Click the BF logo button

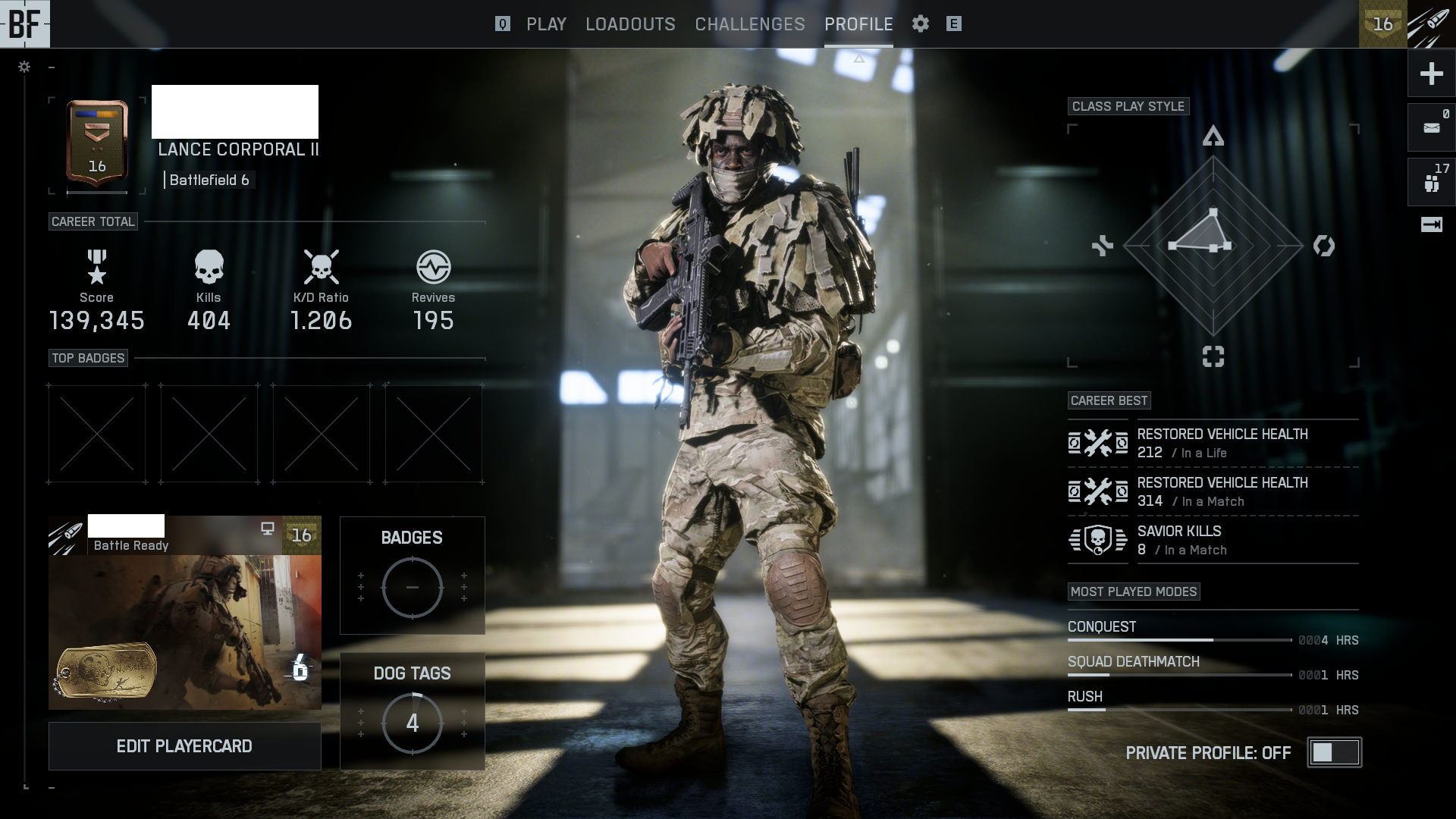[x=24, y=24]
